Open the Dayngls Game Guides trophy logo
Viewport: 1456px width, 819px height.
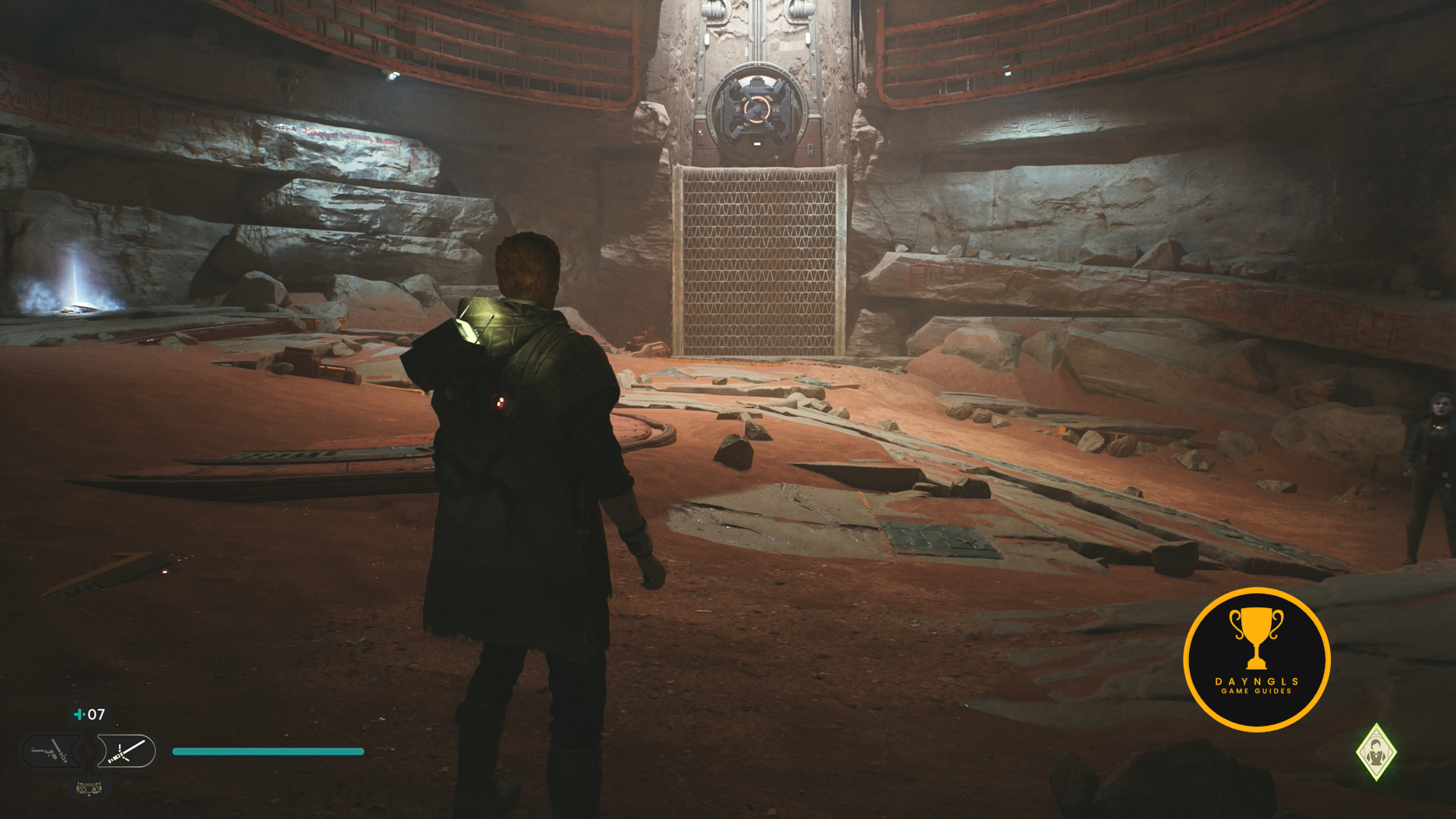[1257, 659]
